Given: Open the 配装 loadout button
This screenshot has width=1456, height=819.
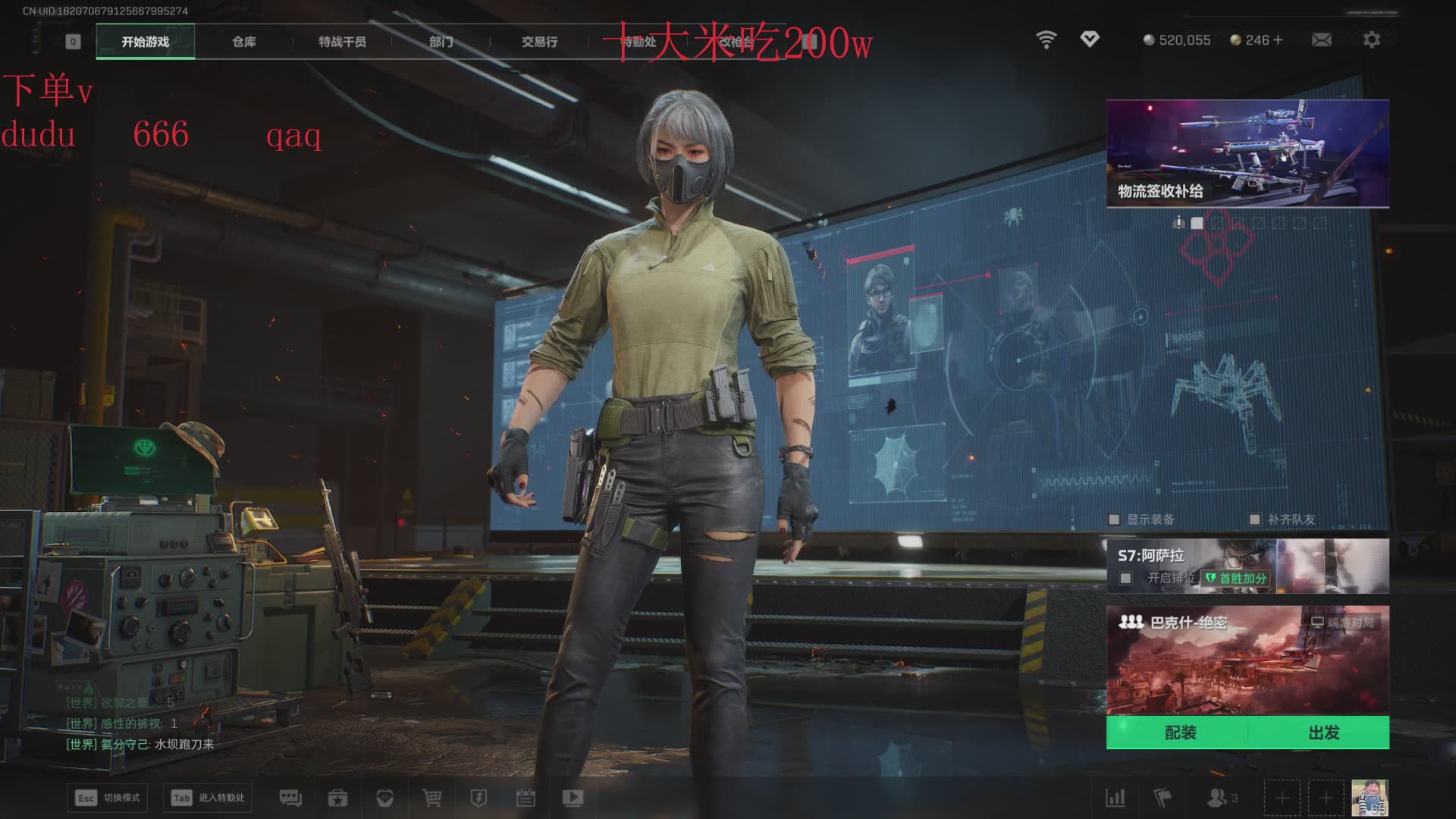Looking at the screenshot, I should click(1180, 733).
